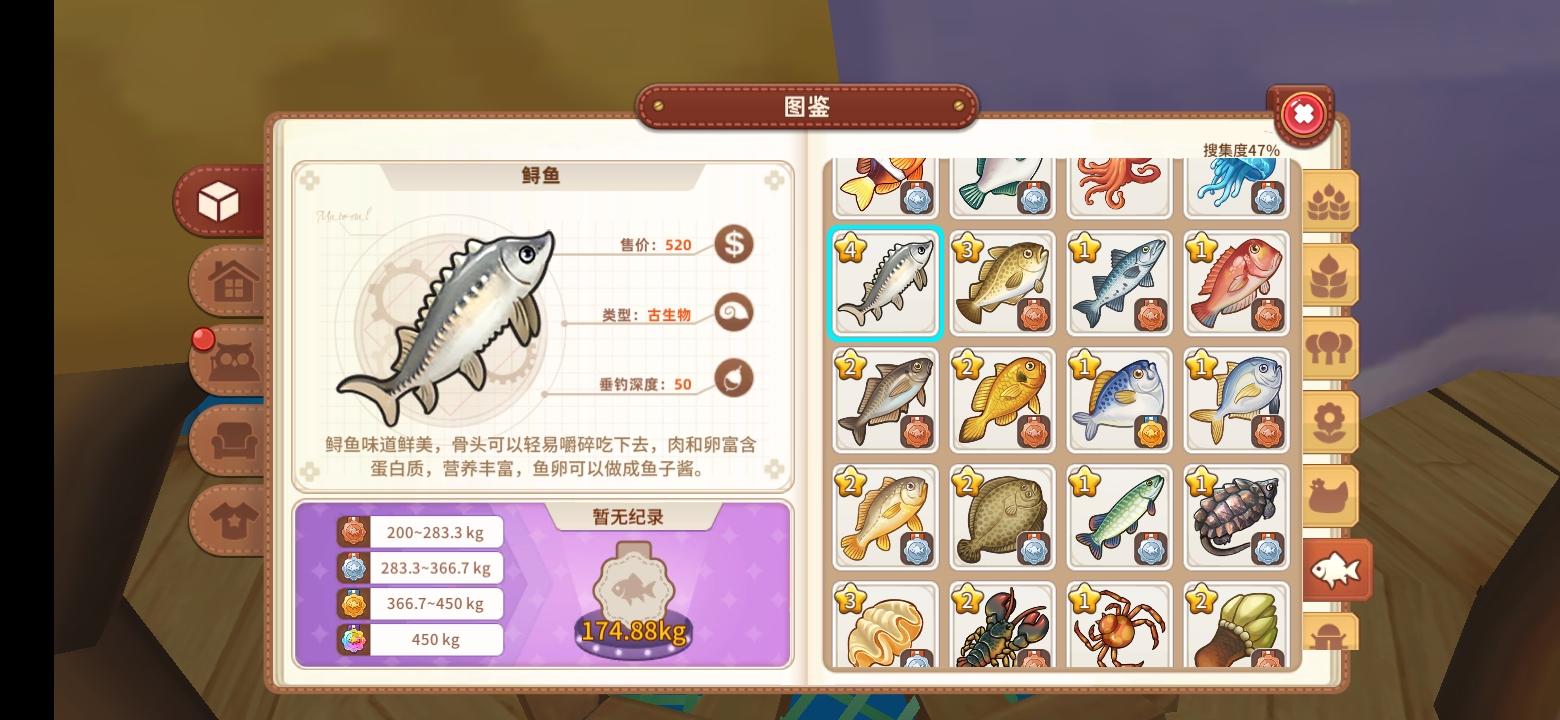Select the highlighted sturgeon thumbnail
Viewport: 1560px width, 720px height.
click(x=885, y=283)
